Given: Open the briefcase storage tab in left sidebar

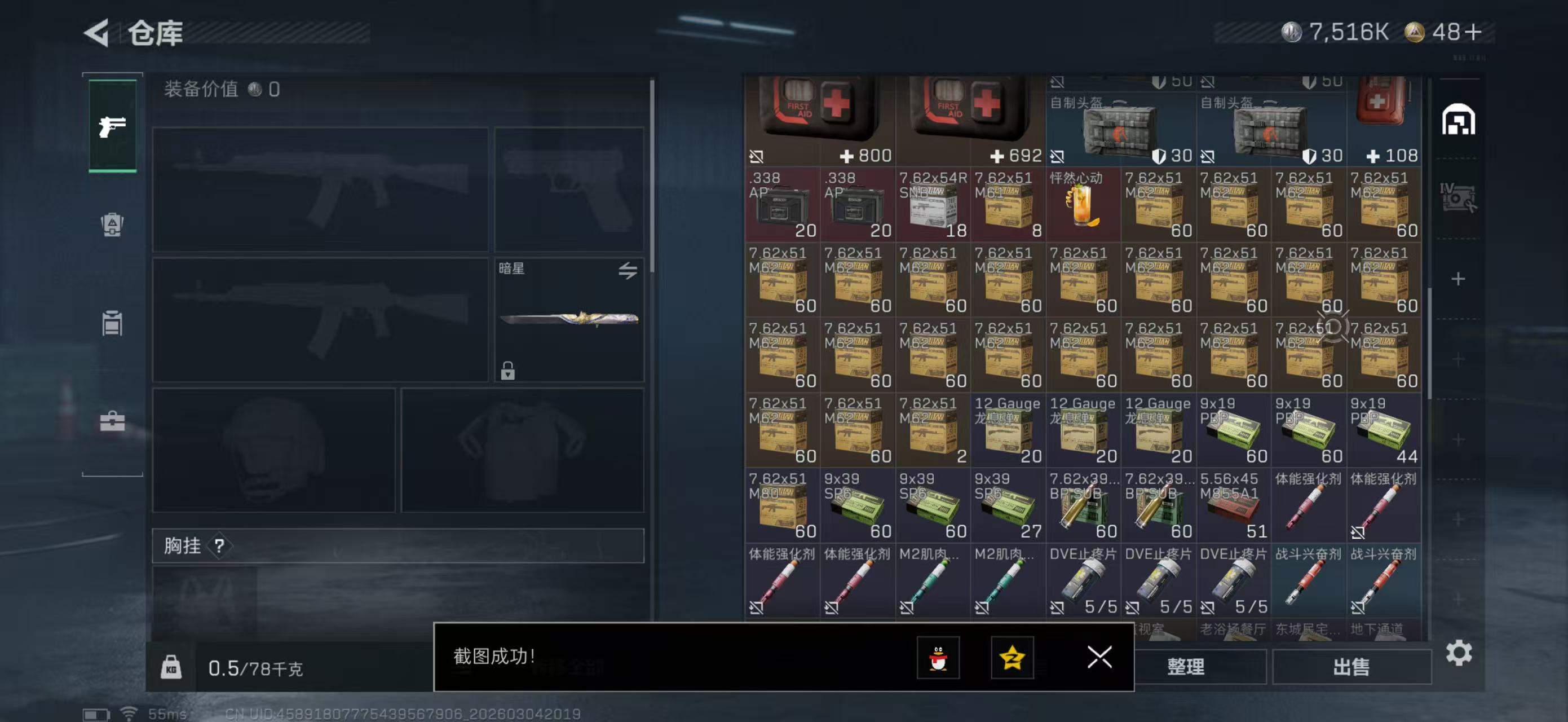Looking at the screenshot, I should click(113, 420).
